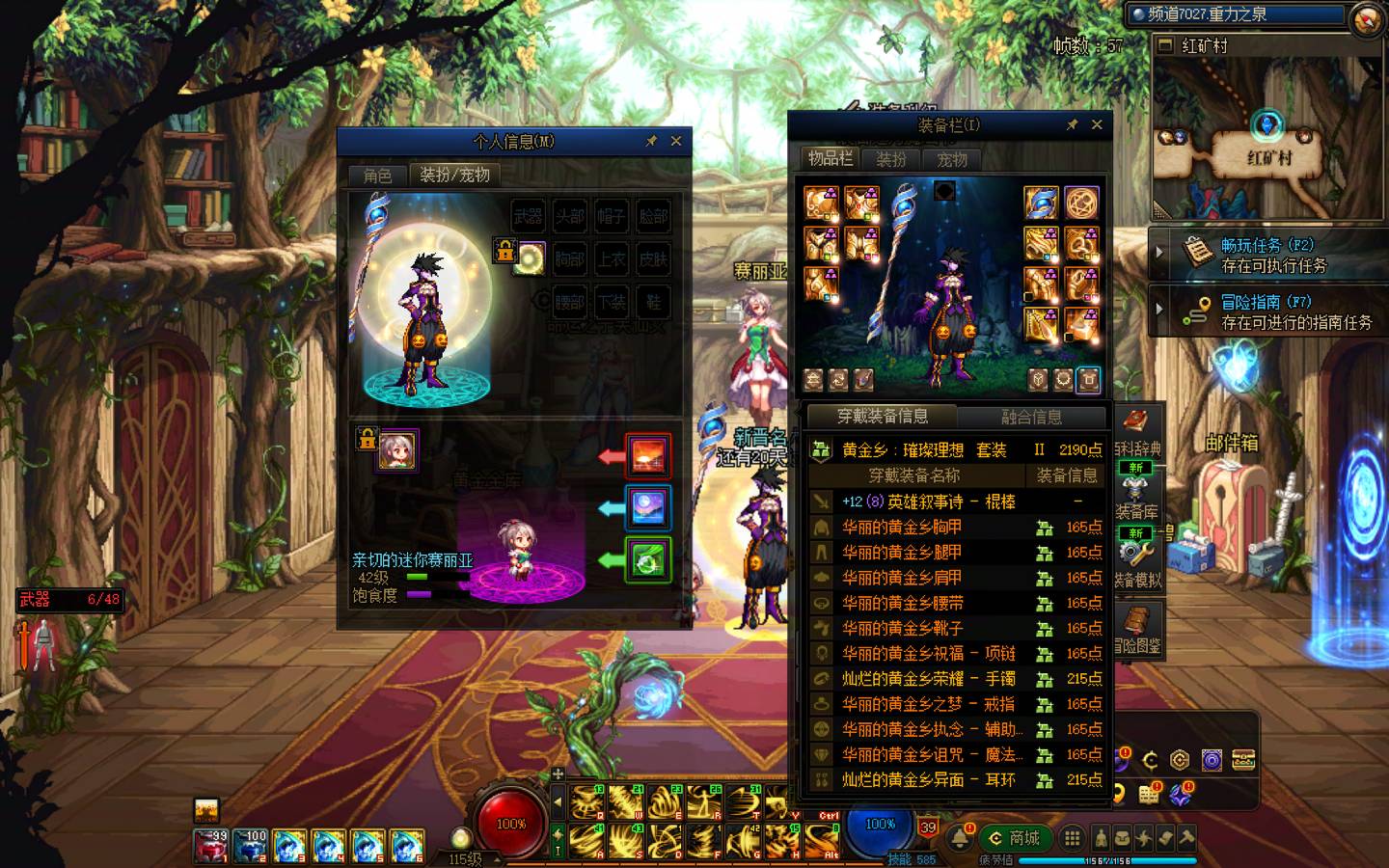The width and height of the screenshot is (1389, 868).
Task: Activate the green swirl pet skill icon
Action: click(647, 560)
